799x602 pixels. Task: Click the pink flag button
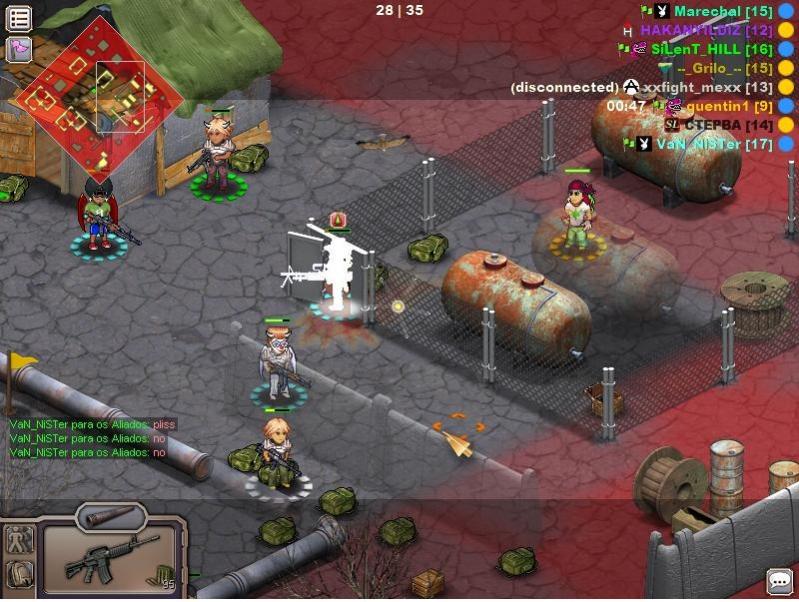click(19, 49)
